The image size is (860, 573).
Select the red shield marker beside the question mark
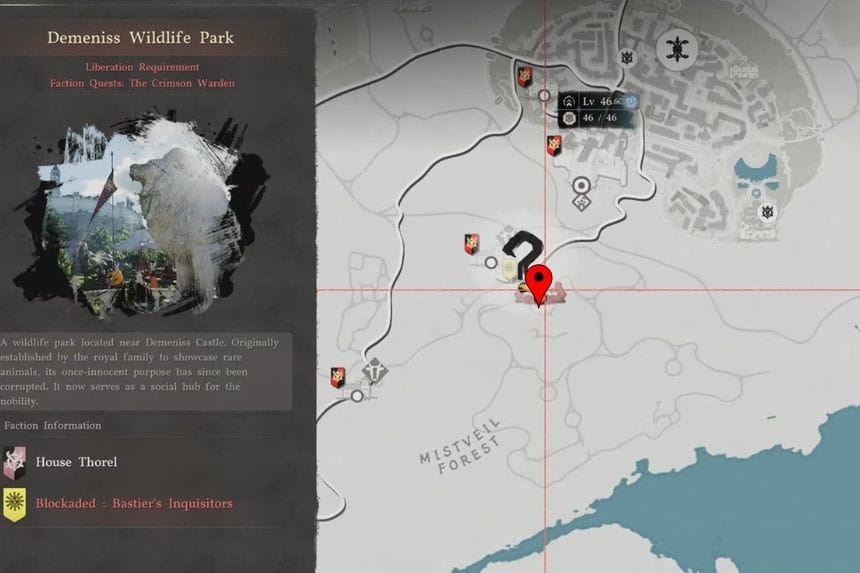click(x=471, y=244)
